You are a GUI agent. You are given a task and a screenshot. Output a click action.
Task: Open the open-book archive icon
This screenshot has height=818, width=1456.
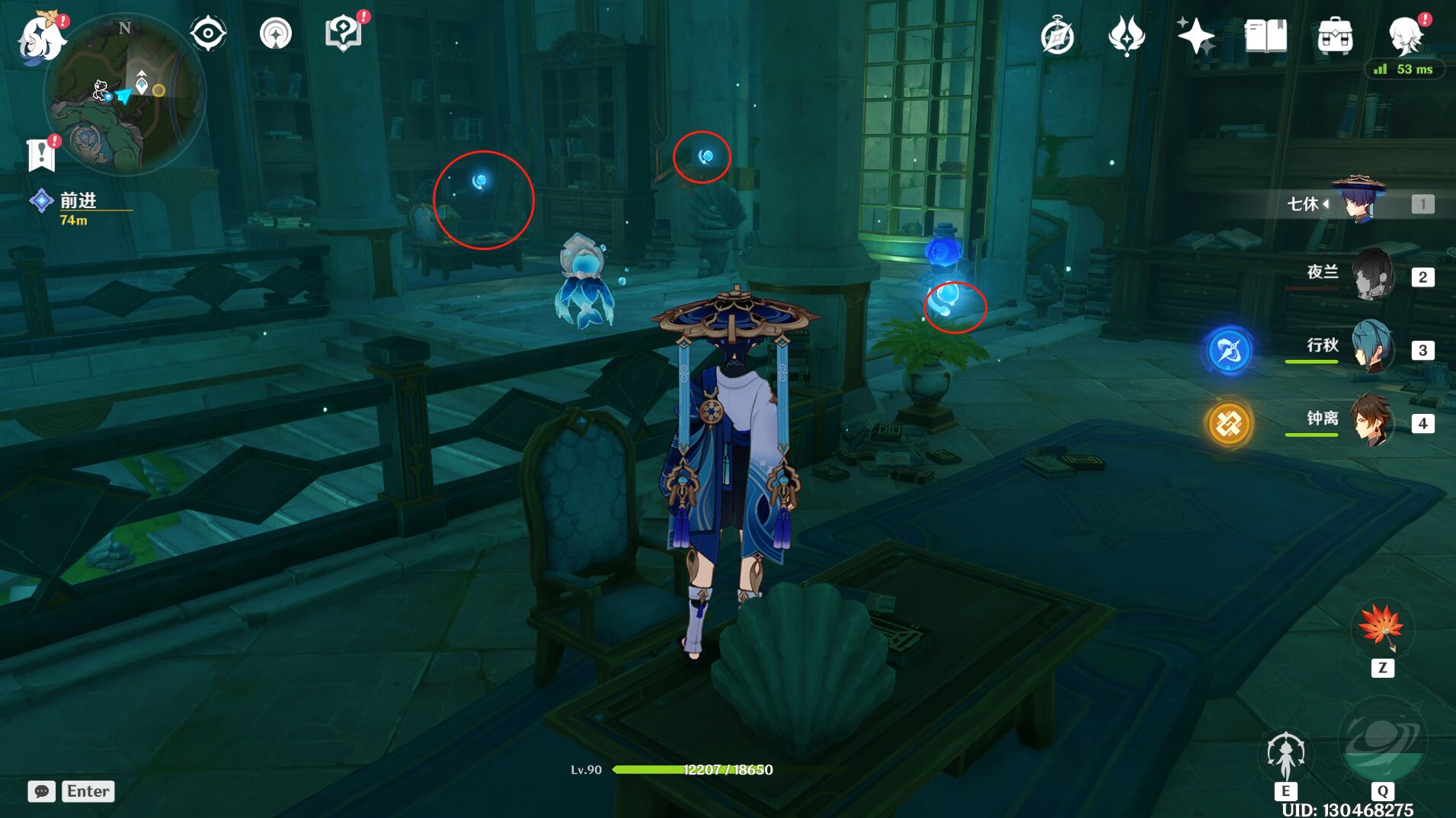click(1266, 36)
